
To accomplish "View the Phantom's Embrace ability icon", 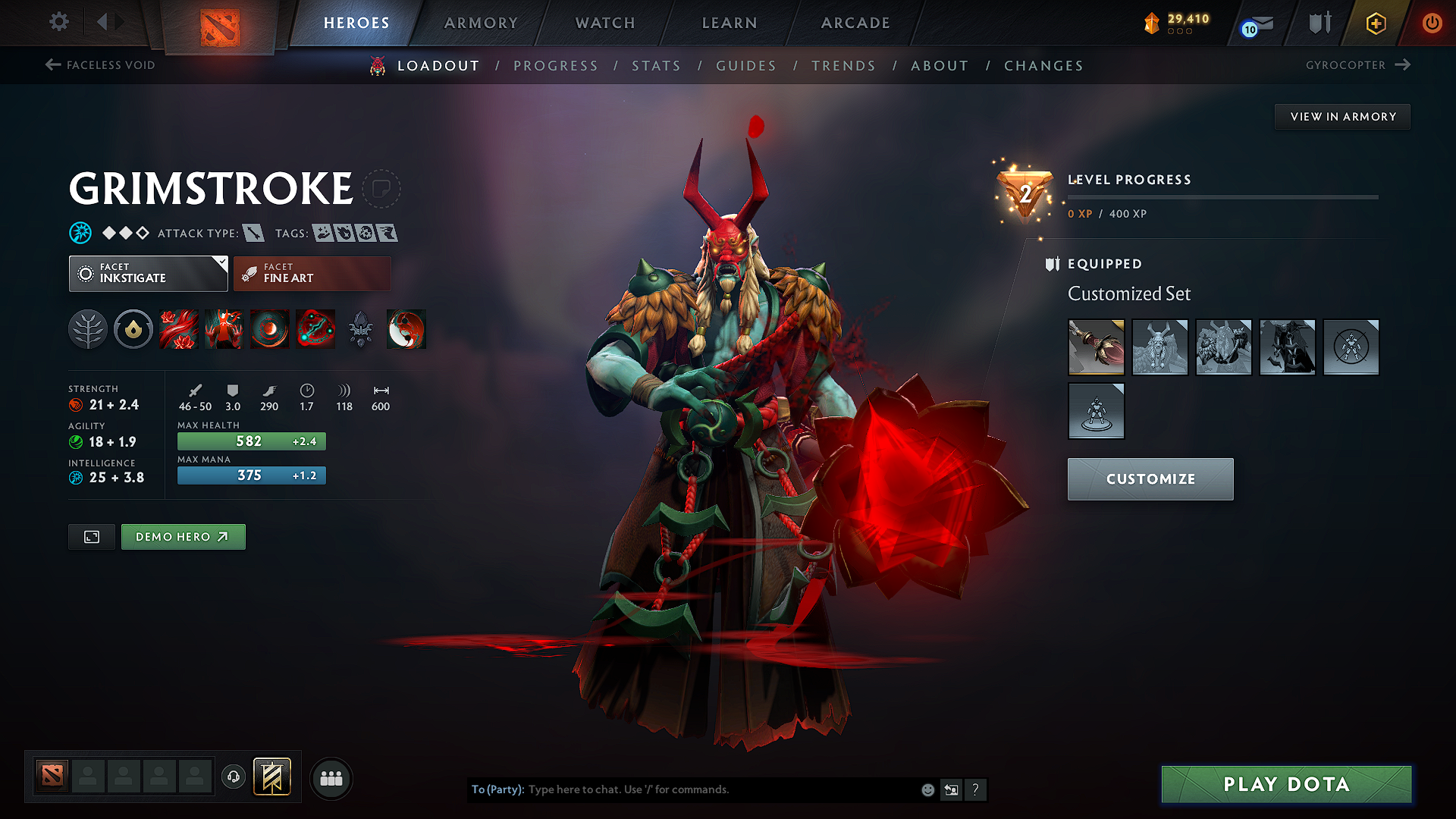I will coord(224,329).
